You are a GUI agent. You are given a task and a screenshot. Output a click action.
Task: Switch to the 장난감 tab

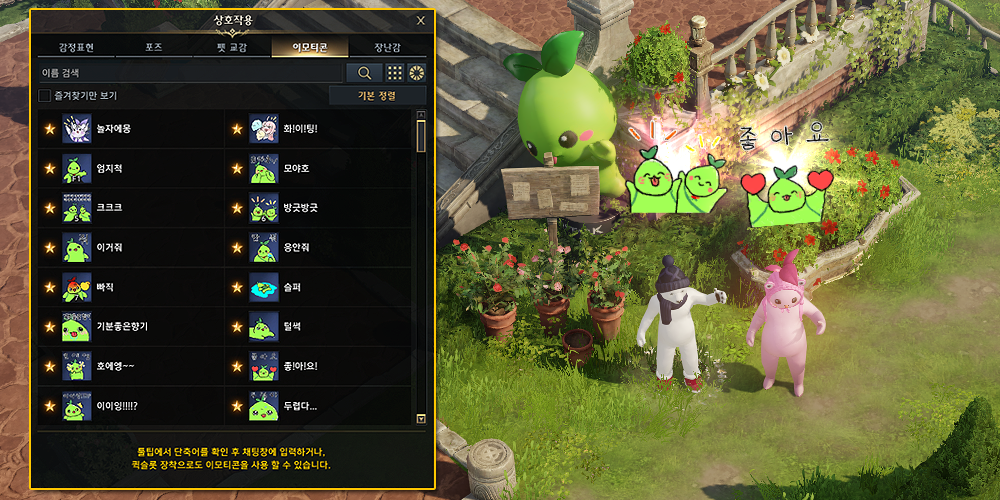(x=388, y=47)
